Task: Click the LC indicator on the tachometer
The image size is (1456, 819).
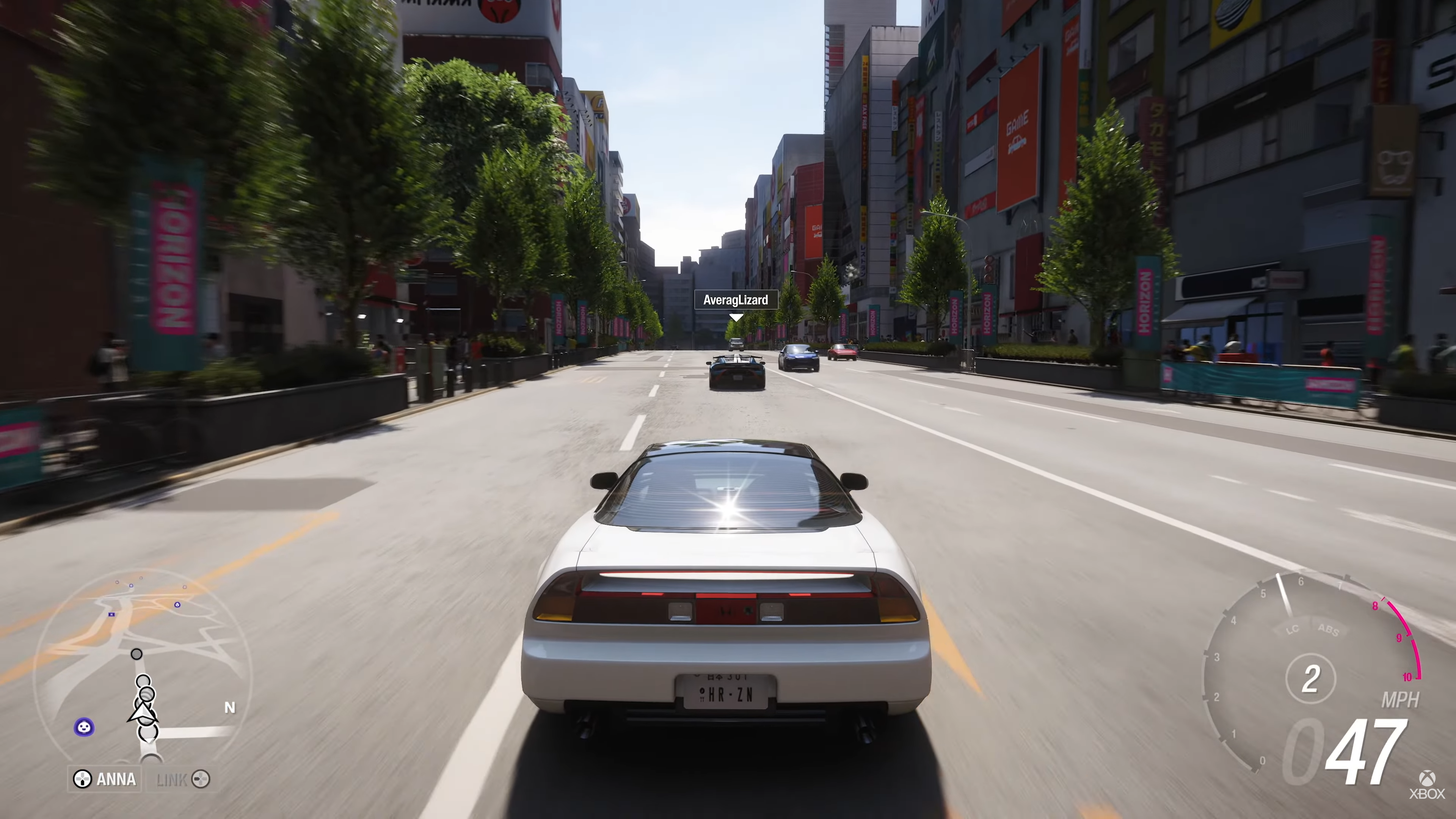Action: point(1292,630)
